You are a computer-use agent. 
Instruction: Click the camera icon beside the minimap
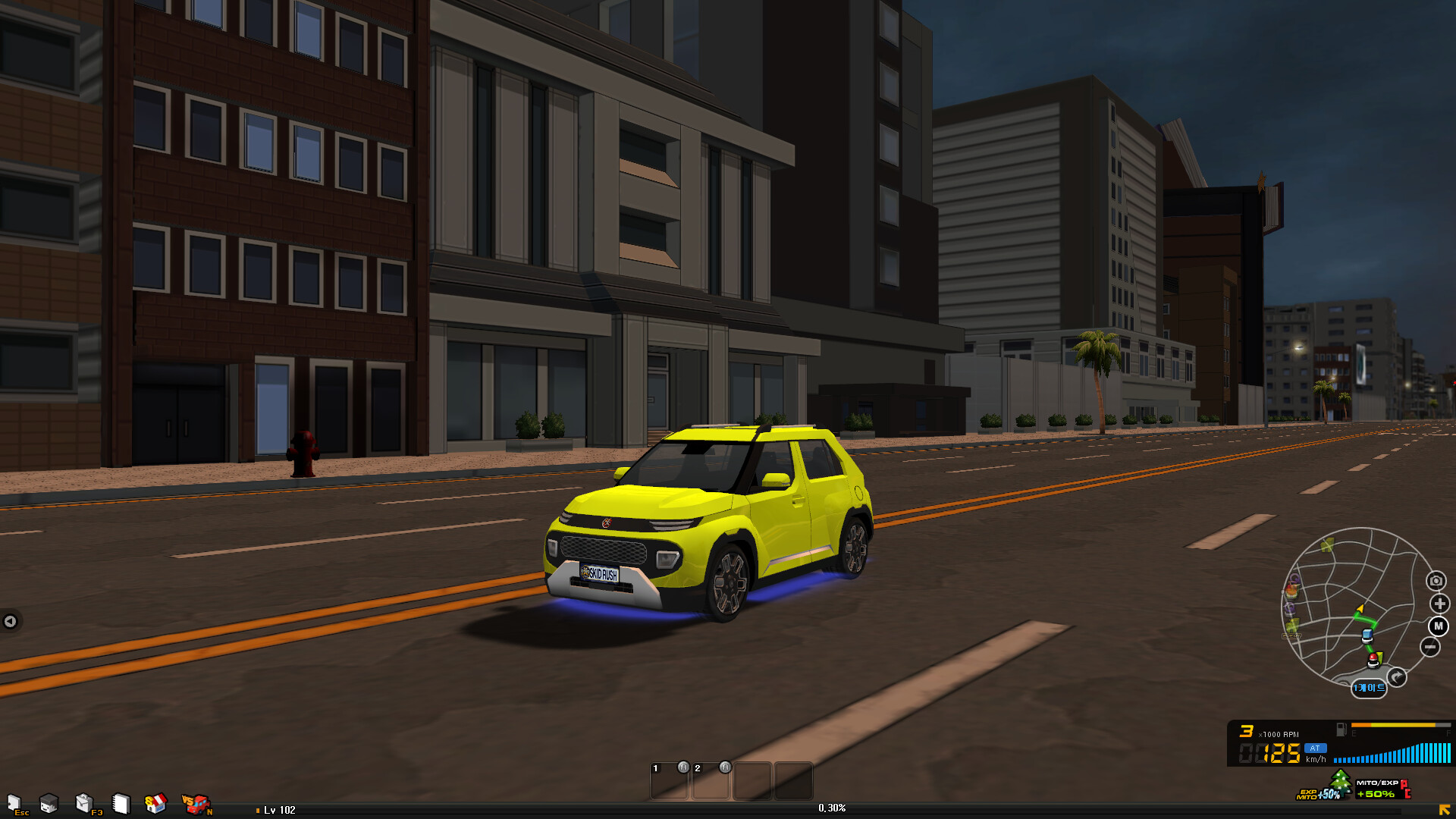click(x=1436, y=580)
